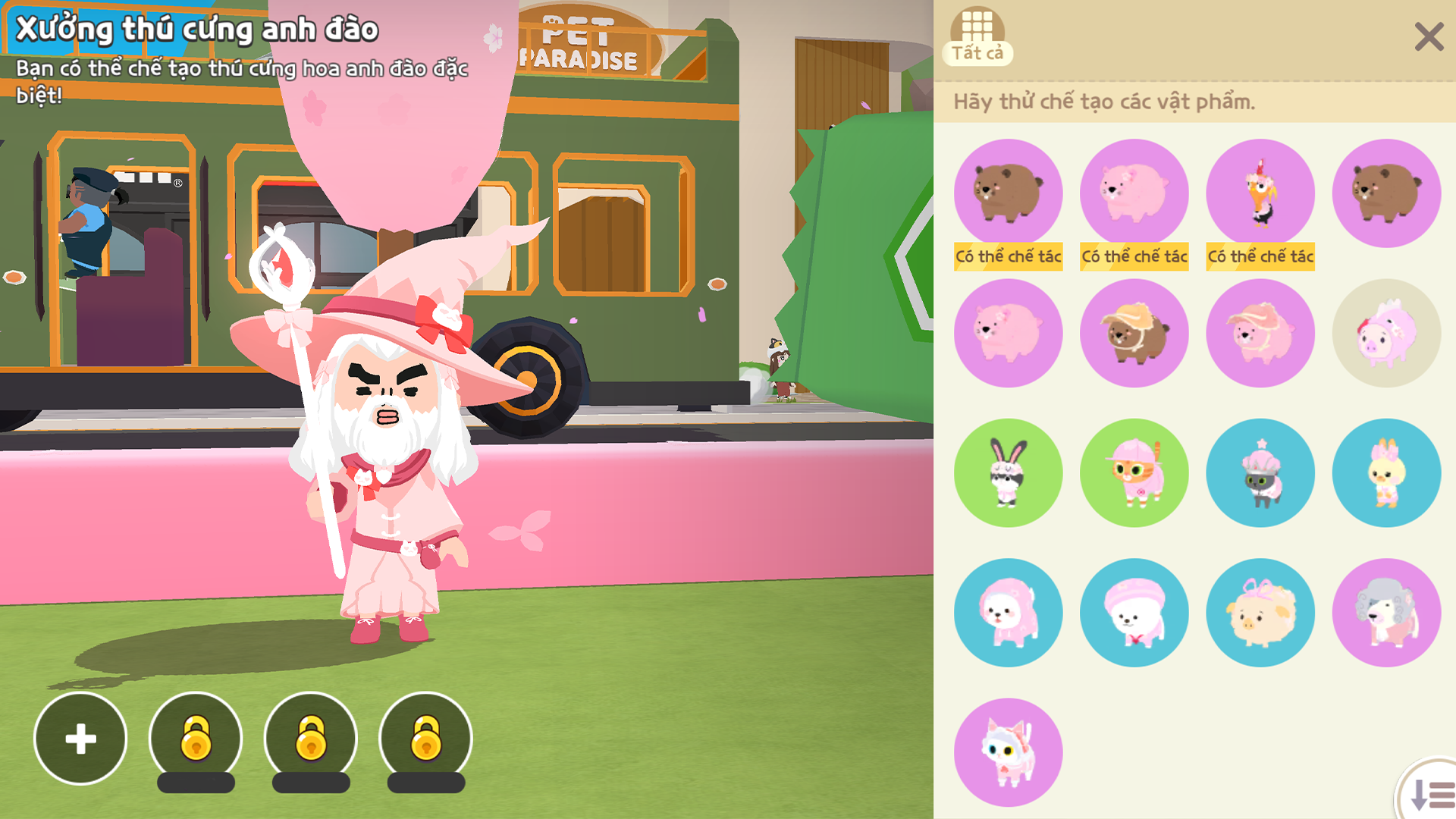Choose the white dog wearing pink beret
The image size is (1456, 819).
click(x=1134, y=613)
